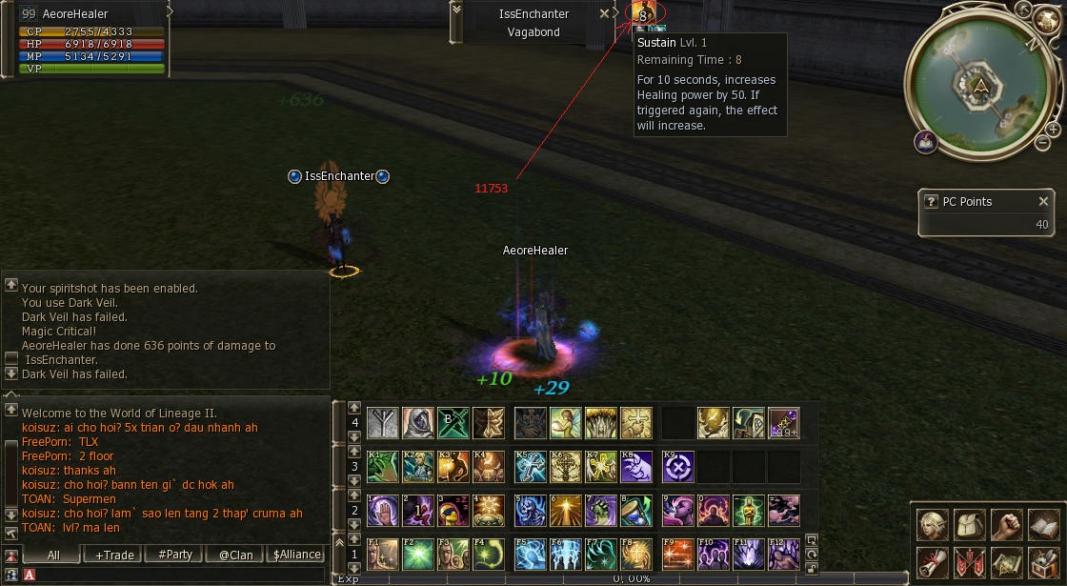Activate the hooded figure skill icon
Screen dimensions: 1067x586
tap(417, 423)
